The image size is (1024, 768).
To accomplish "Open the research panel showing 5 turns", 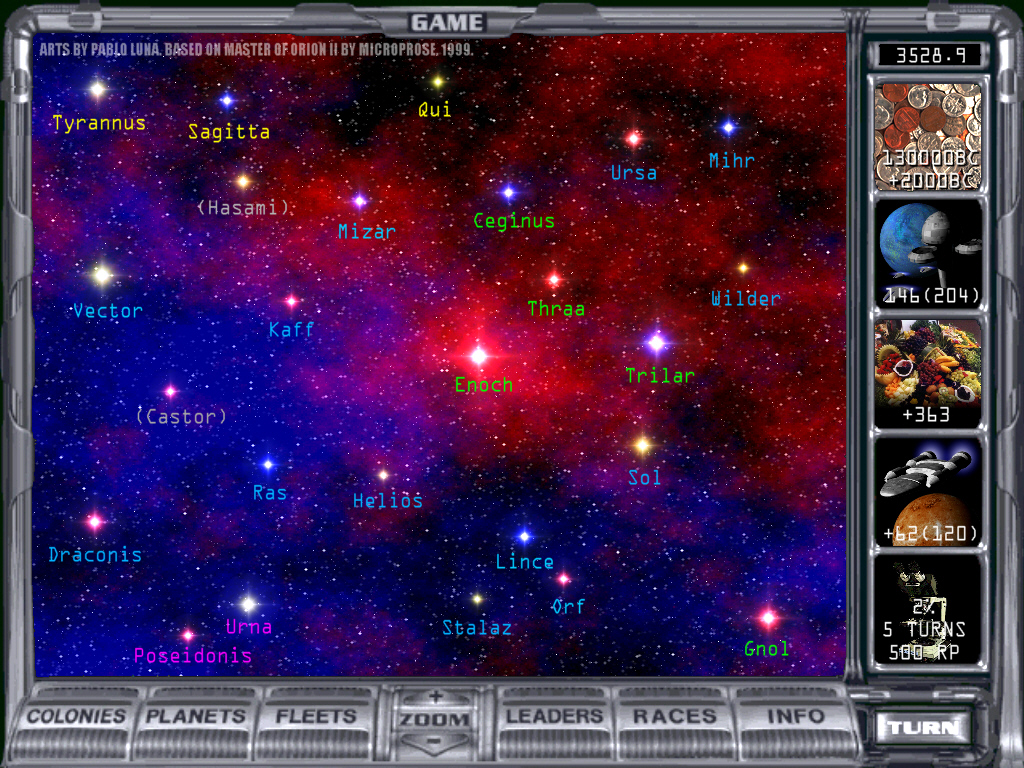I will (928, 611).
